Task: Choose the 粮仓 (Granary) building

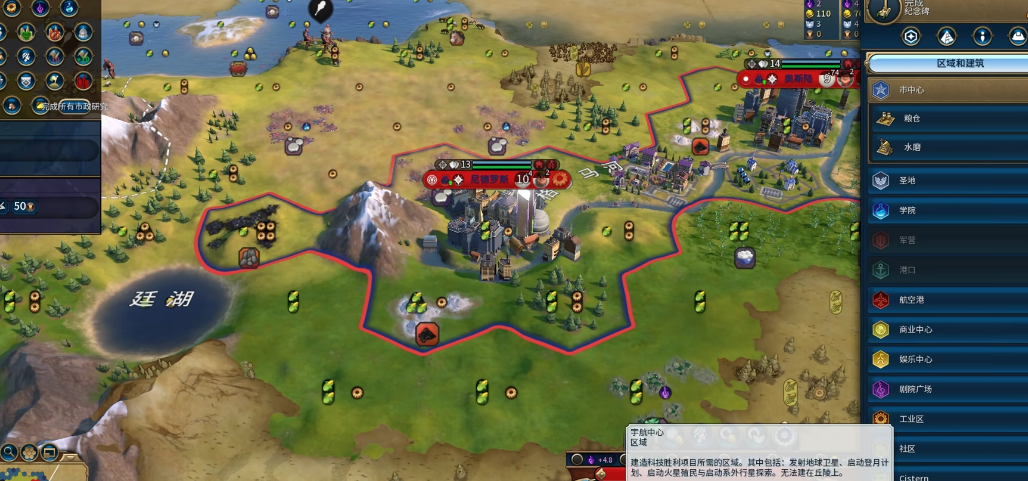Action: point(945,119)
